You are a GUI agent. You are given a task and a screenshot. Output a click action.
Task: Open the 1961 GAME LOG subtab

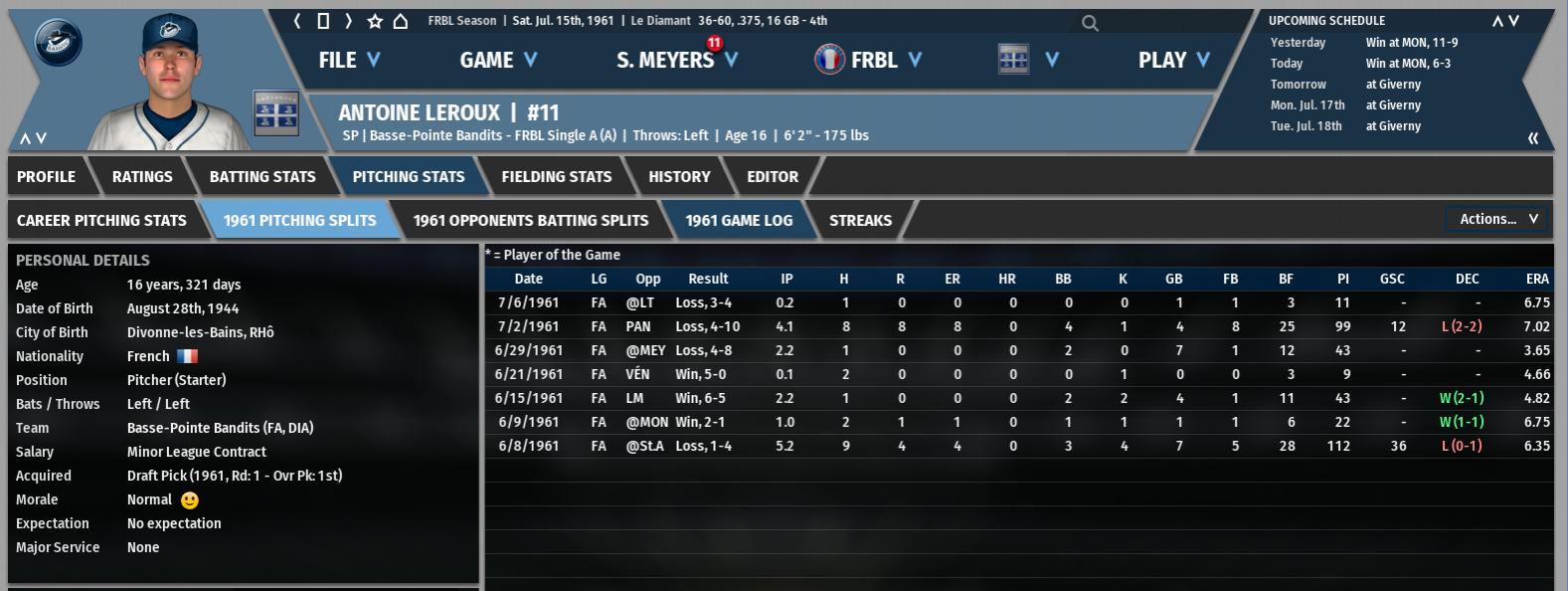point(739,221)
